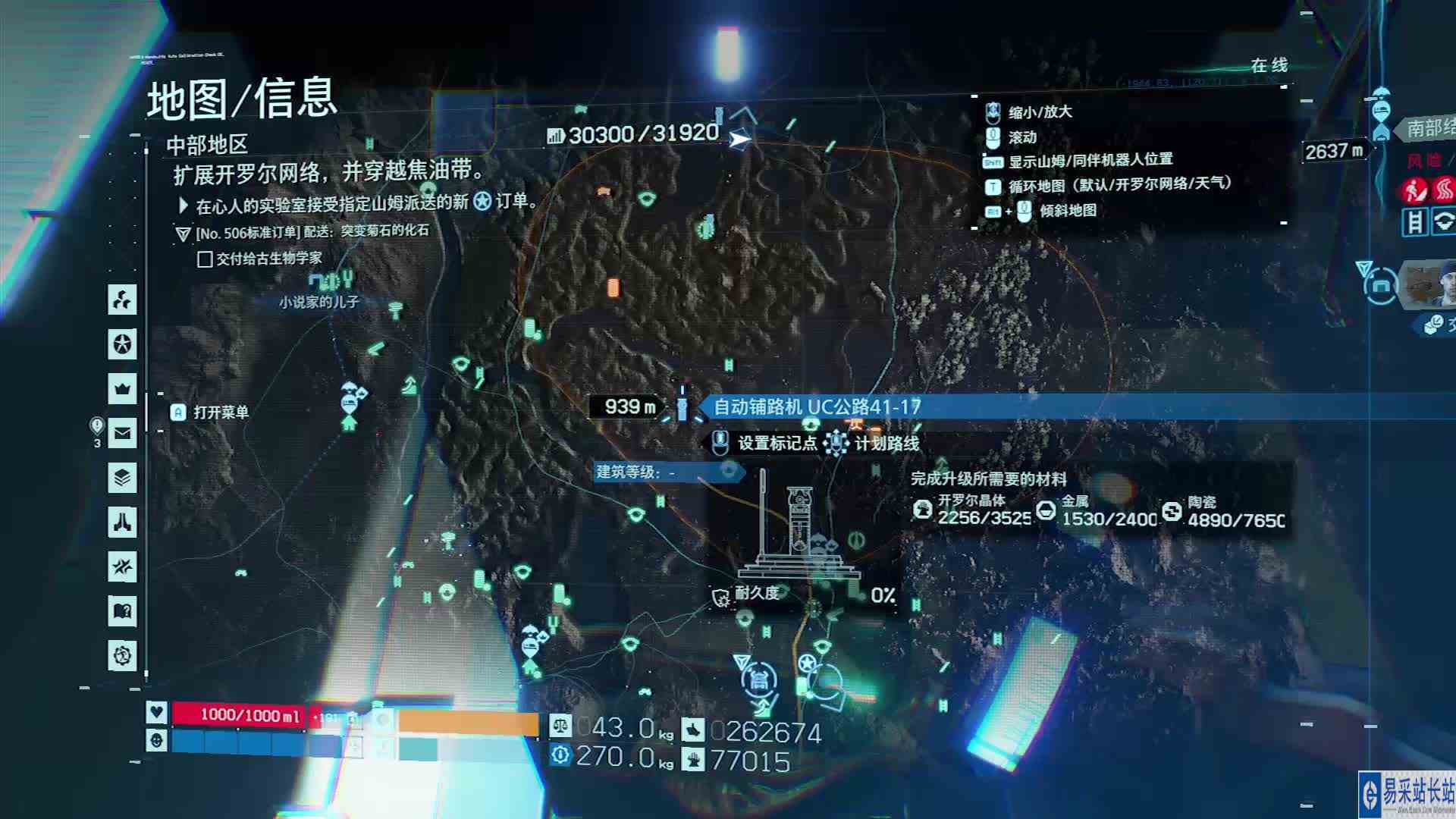Select the star-shaped orders icon in left sidebar
Viewport: 1456px width, 819px height.
[x=122, y=344]
